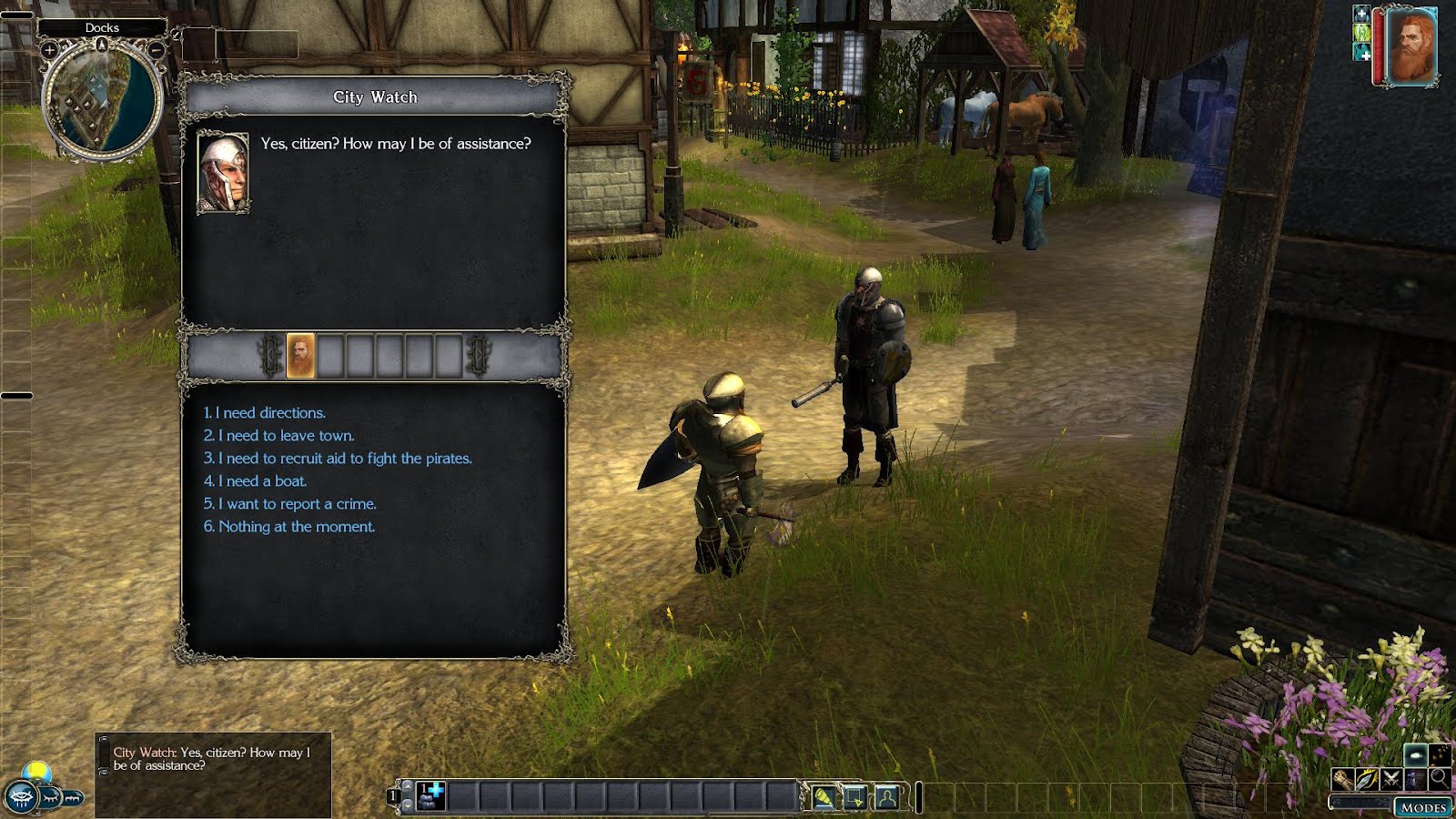Choose reply "I need directions."
The image size is (1456, 819).
(265, 413)
